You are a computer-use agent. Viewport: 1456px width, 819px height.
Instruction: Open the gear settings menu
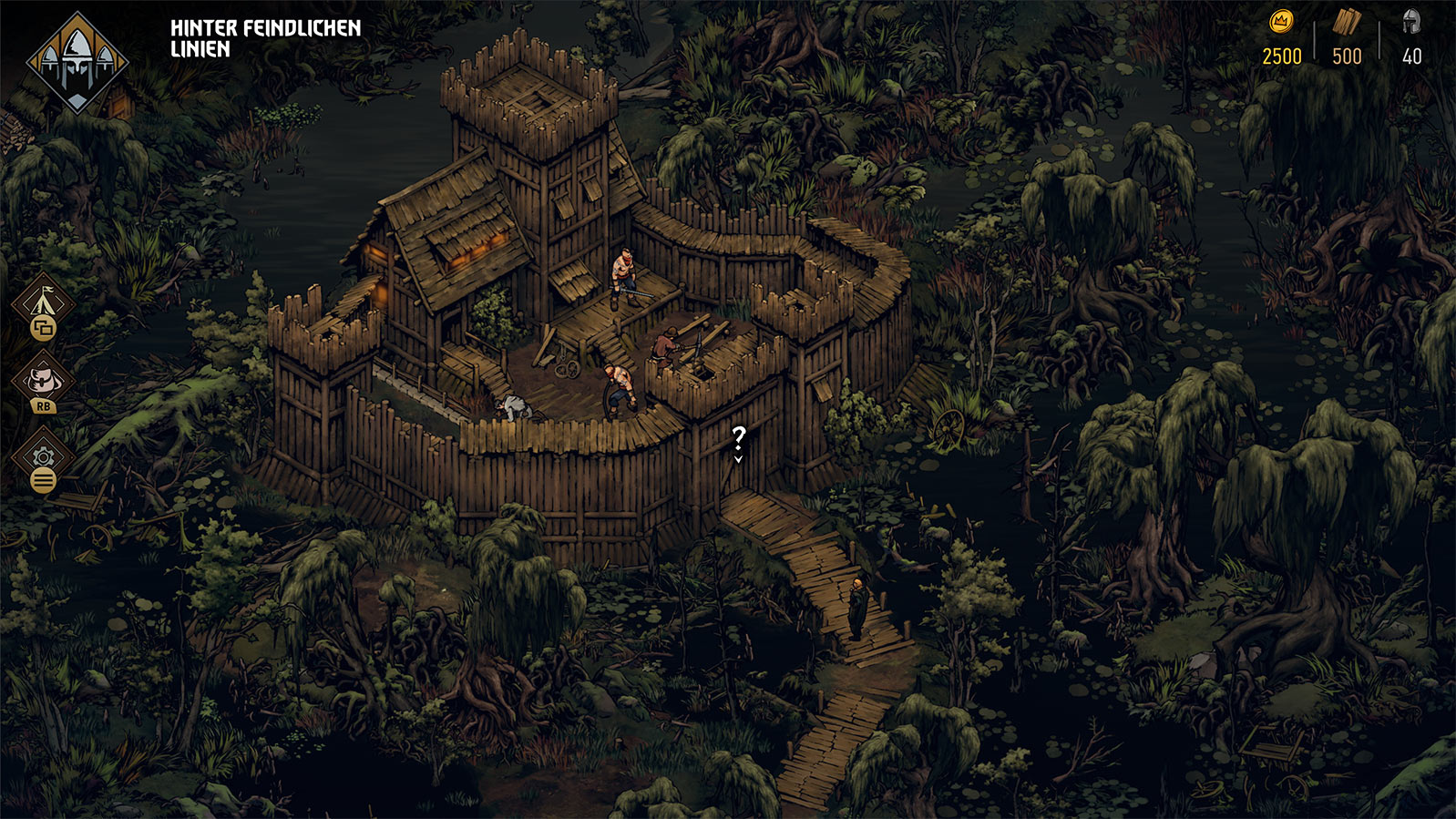[x=43, y=457]
